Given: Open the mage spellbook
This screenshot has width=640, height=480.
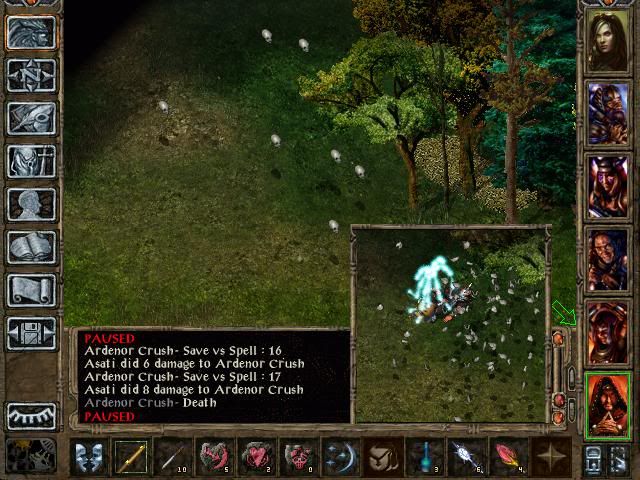Looking at the screenshot, I should 31,246.
